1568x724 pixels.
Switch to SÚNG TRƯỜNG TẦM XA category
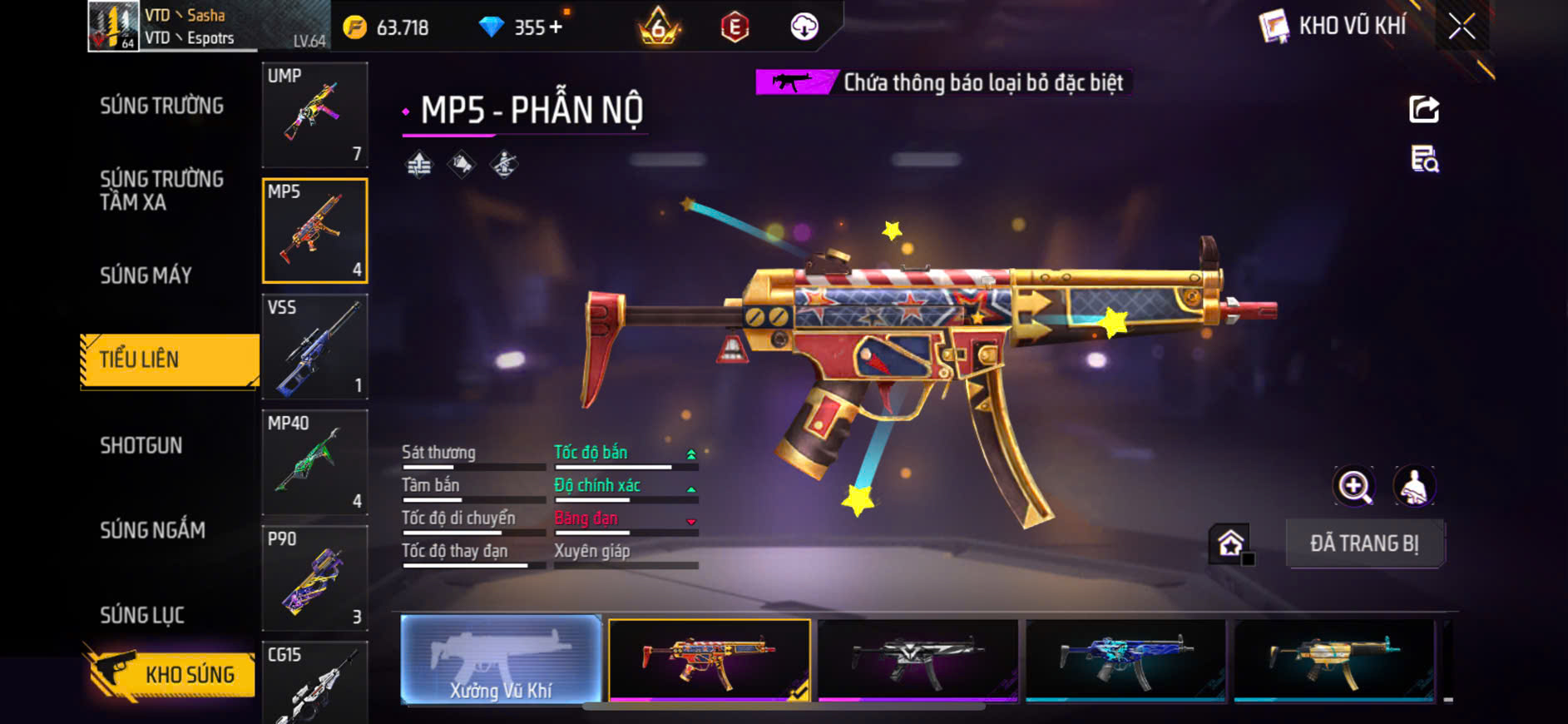[161, 191]
